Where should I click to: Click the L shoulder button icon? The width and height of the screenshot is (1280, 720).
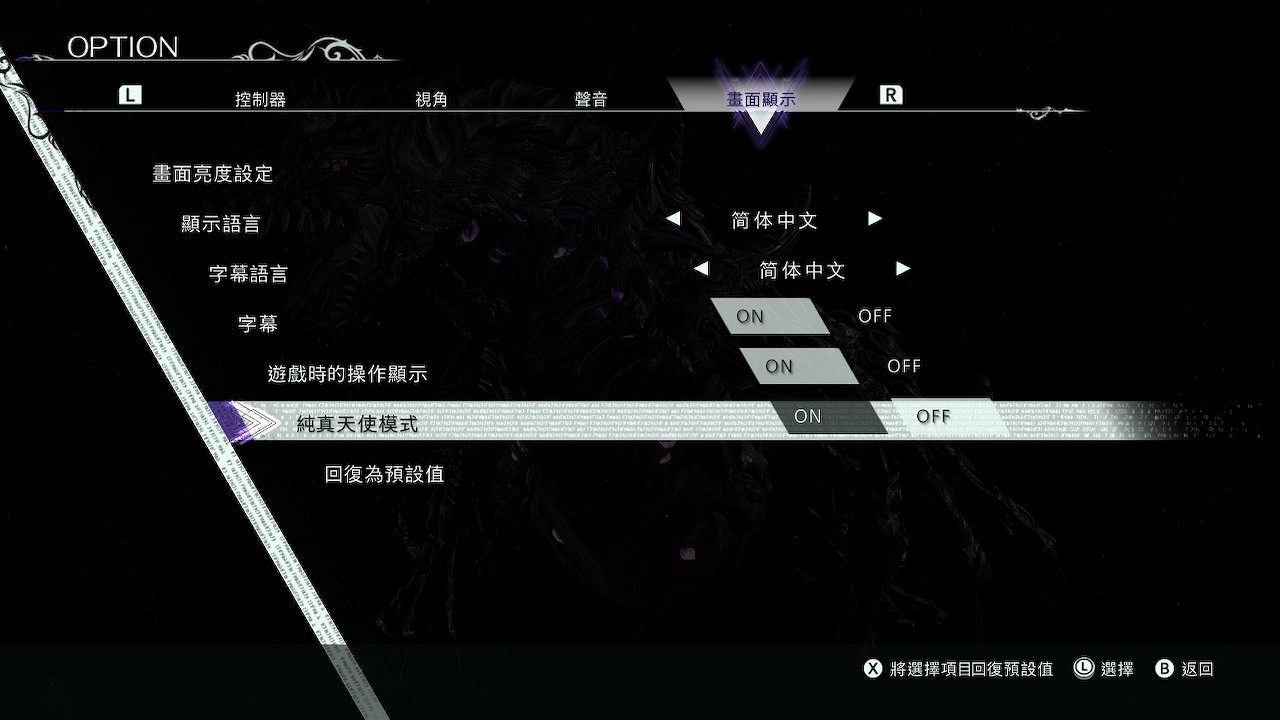point(129,95)
